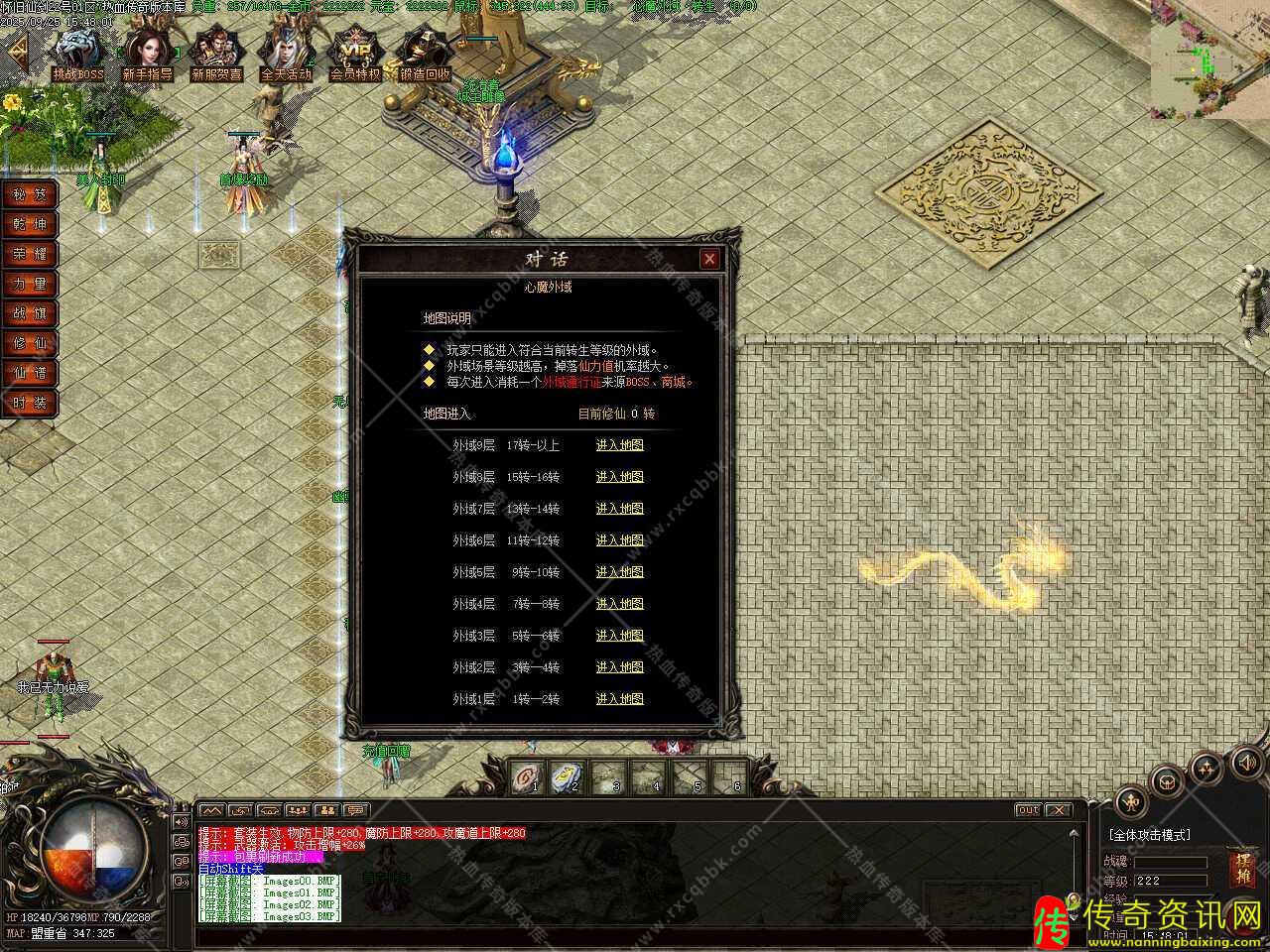Click the out button on chat panel
This screenshot has height=952, width=1270.
pyautogui.click(x=1029, y=810)
